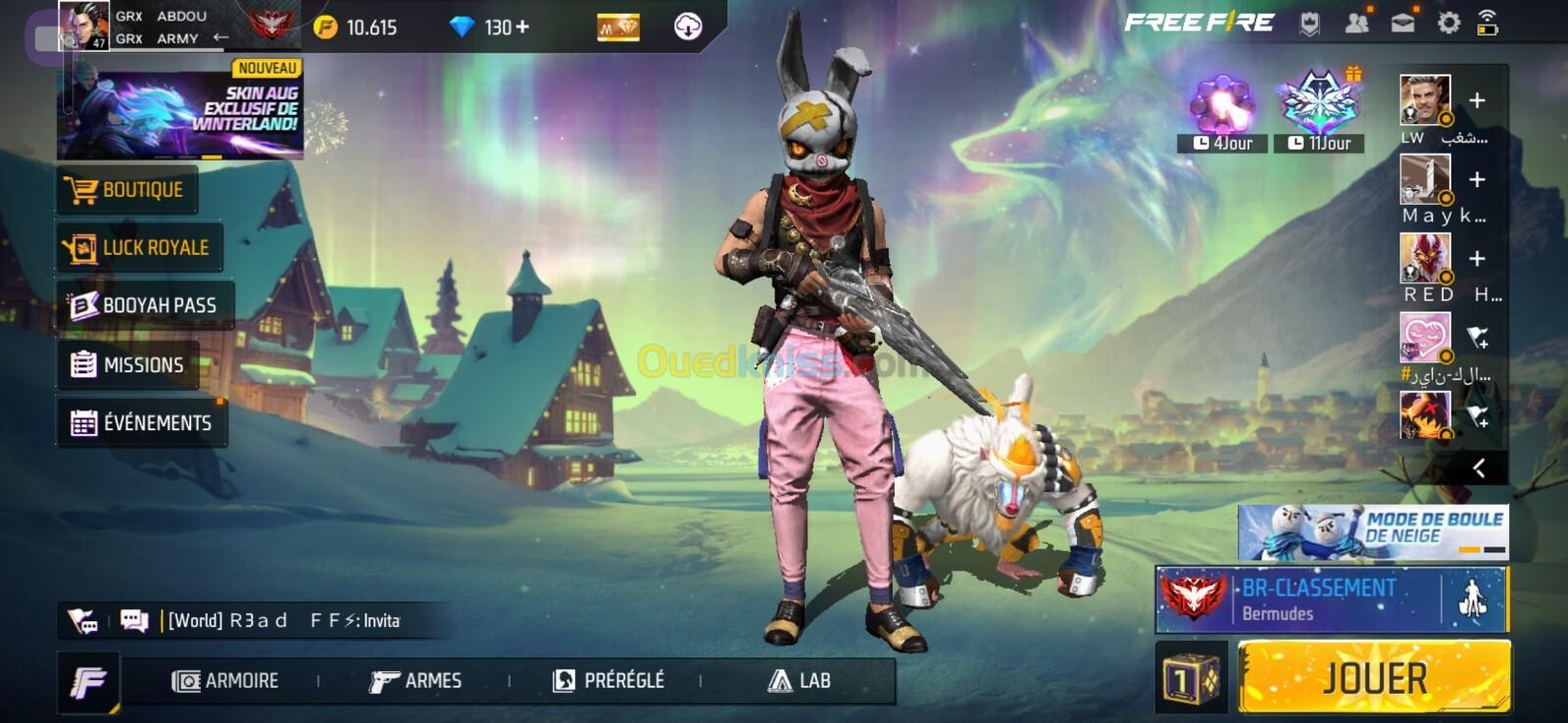The width and height of the screenshot is (1568, 723).
Task: Open the Lab tab
Action: (800, 681)
